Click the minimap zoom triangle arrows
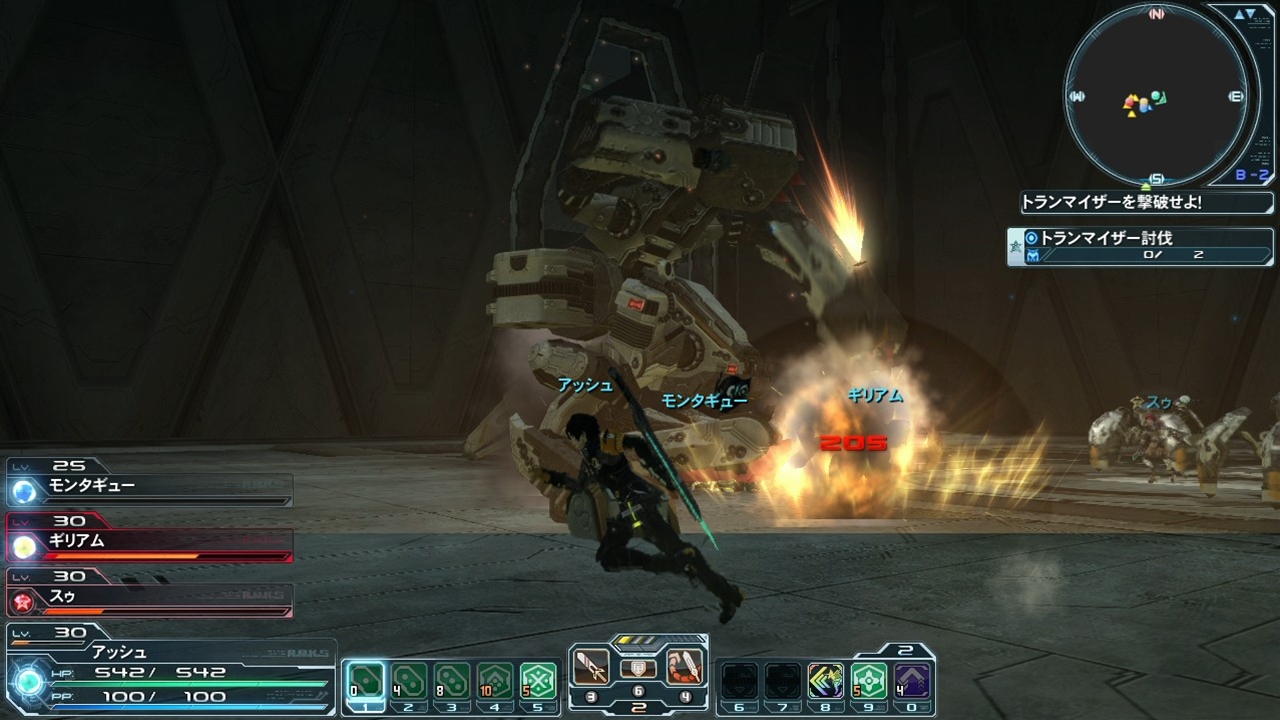 click(x=1244, y=14)
